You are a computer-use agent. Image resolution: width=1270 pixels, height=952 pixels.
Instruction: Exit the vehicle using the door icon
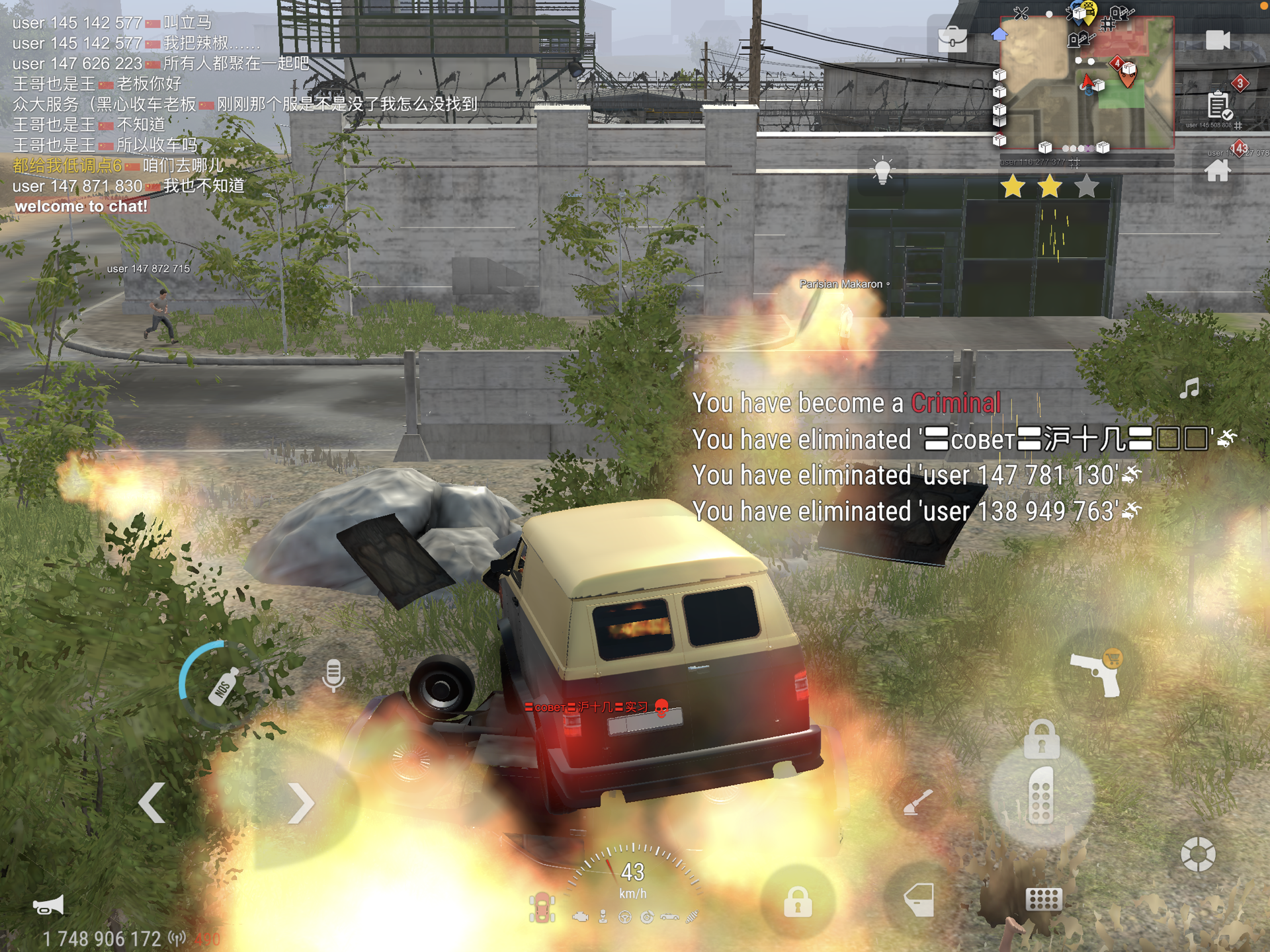click(x=919, y=900)
